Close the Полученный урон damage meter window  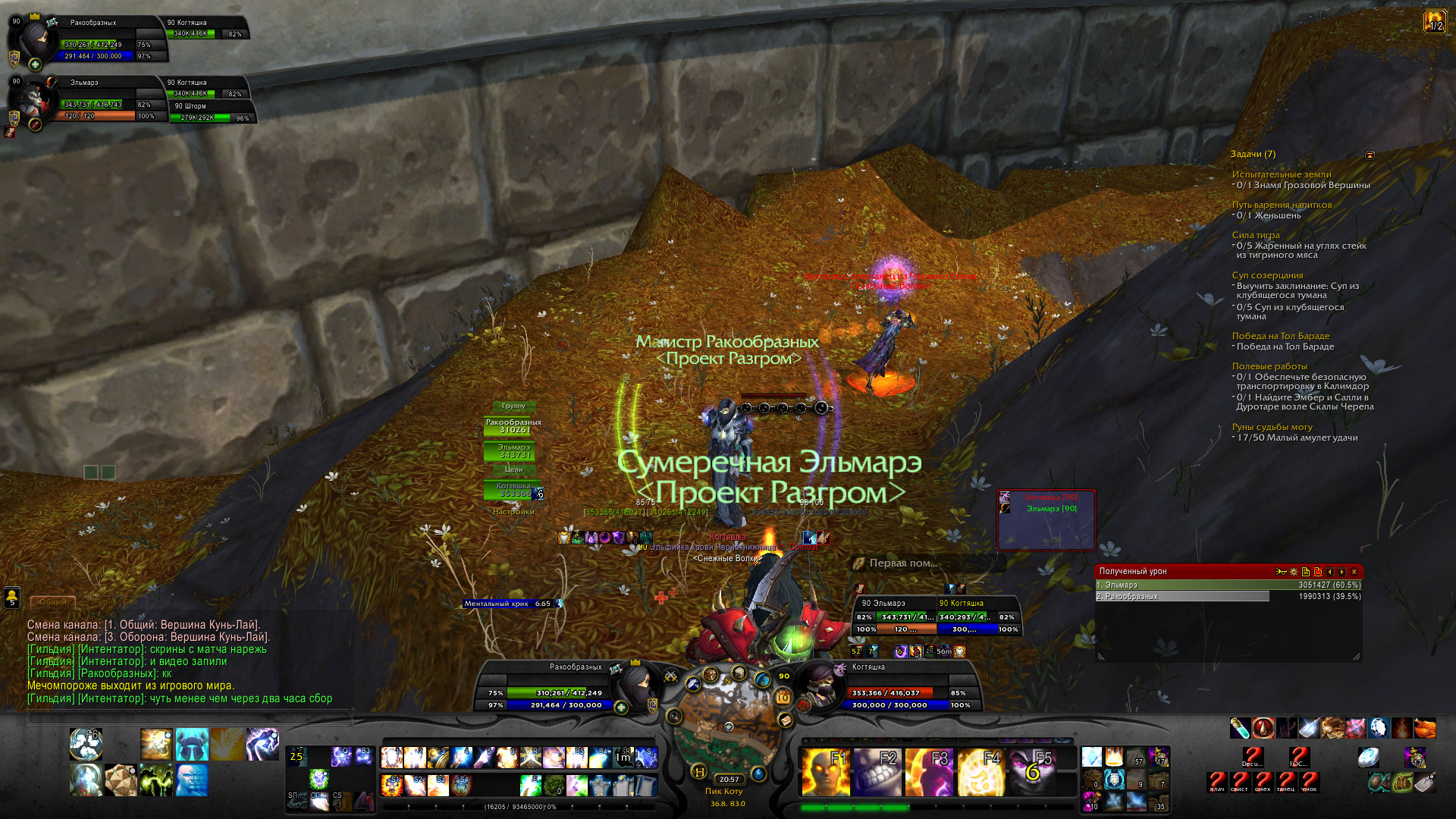click(1354, 572)
